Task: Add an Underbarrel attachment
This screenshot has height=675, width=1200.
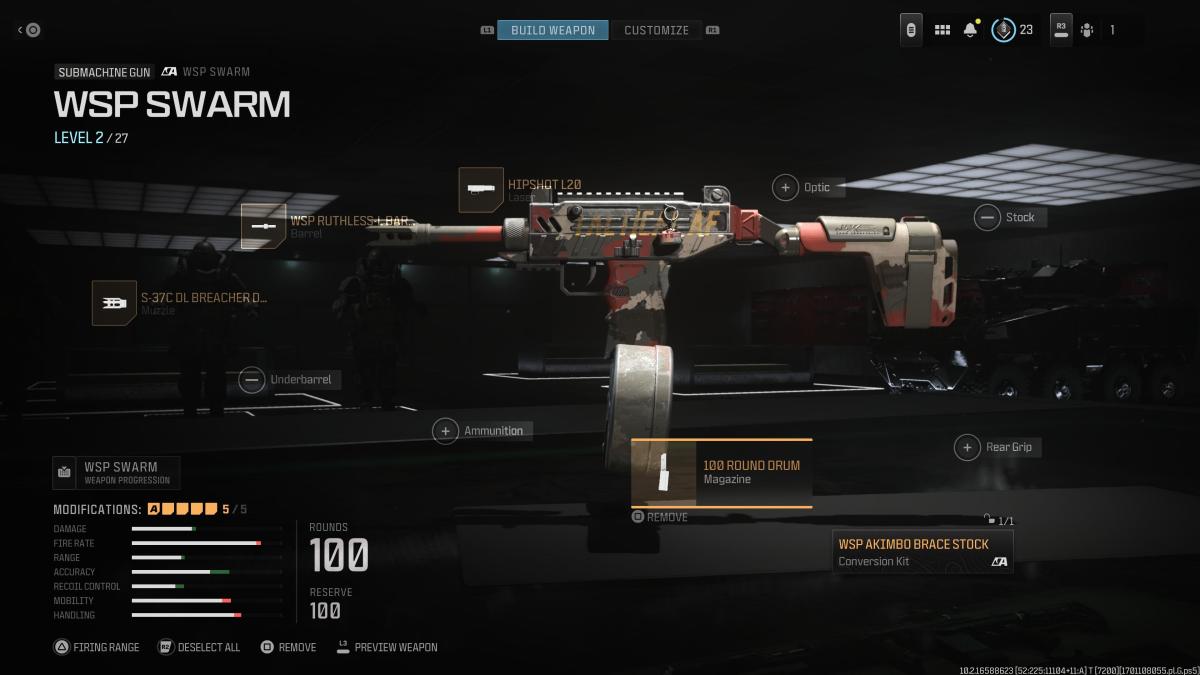Action: tap(252, 379)
